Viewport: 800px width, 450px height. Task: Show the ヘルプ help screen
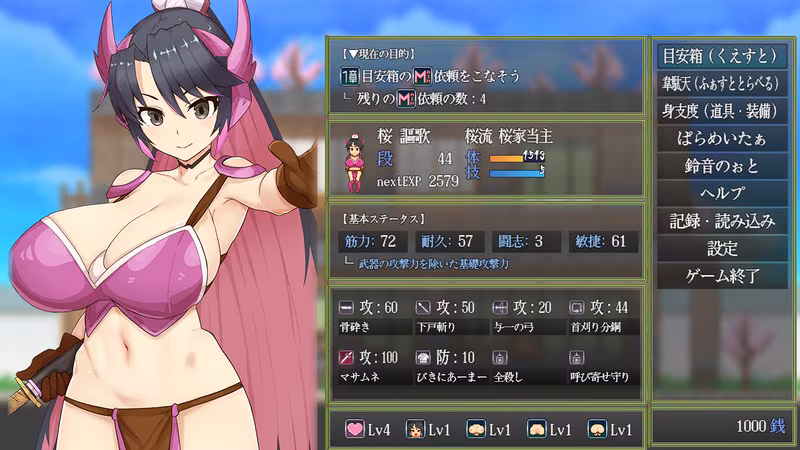click(x=724, y=194)
